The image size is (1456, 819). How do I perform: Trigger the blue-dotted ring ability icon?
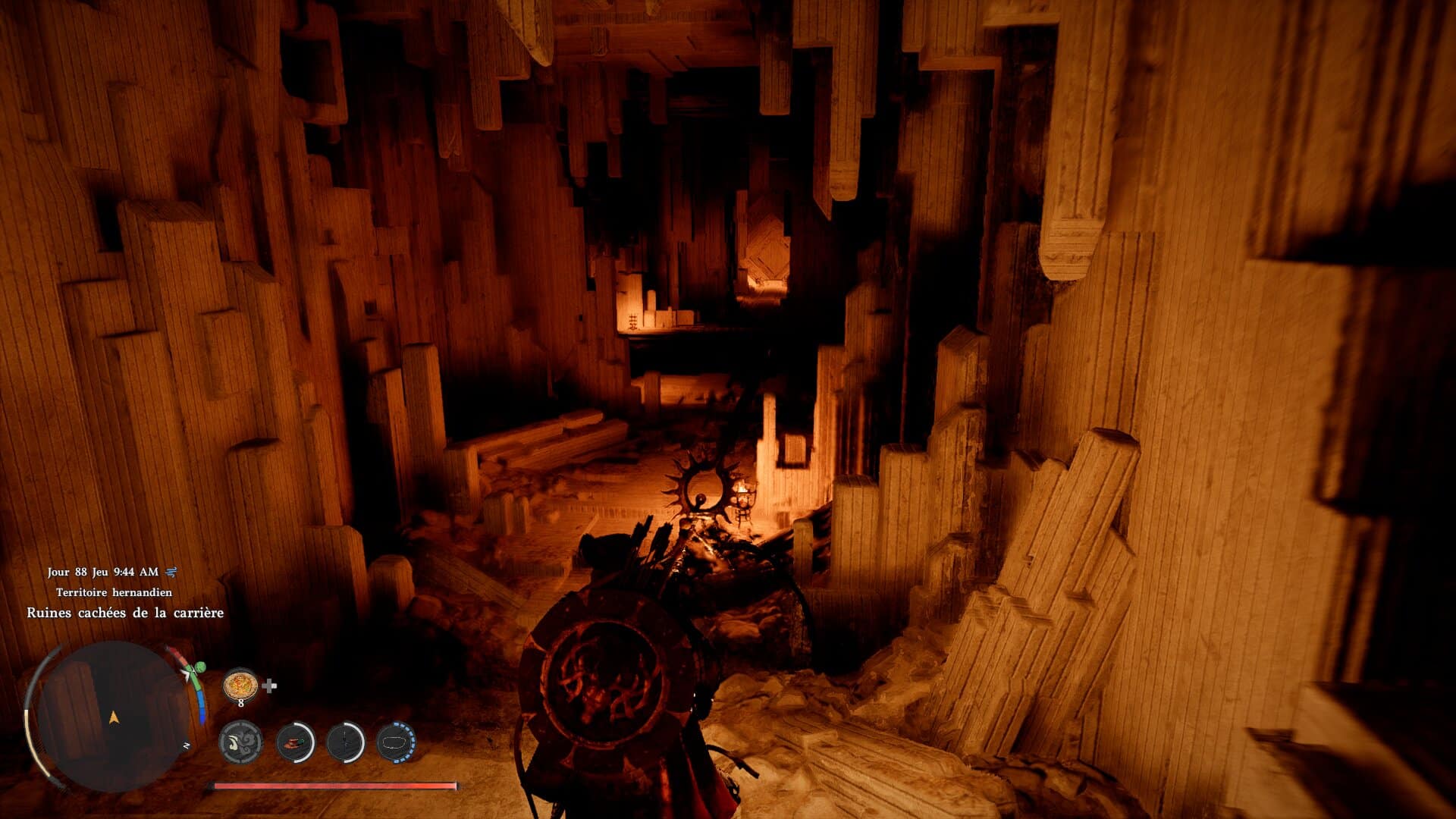[x=396, y=742]
